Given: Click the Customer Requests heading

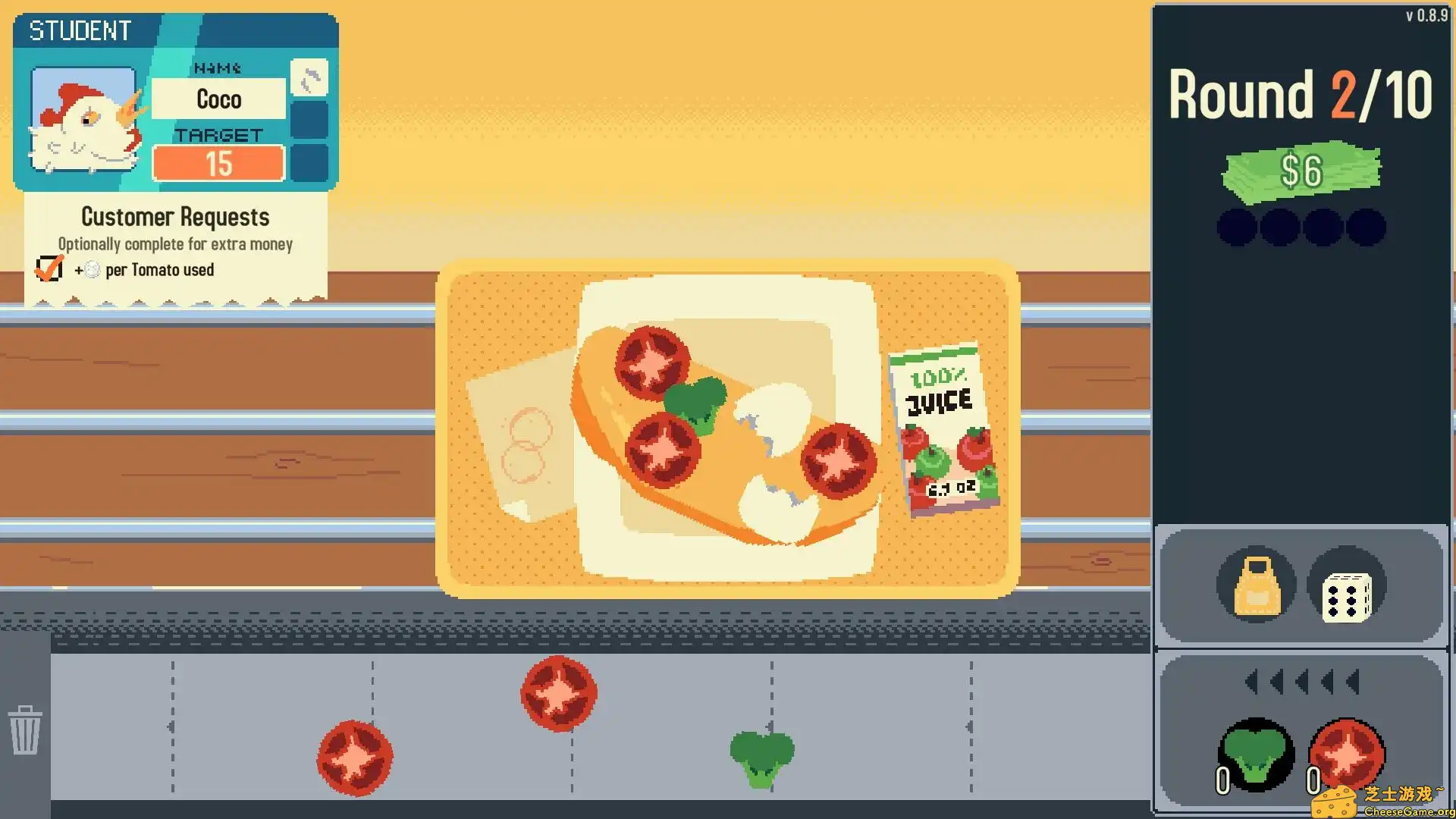Looking at the screenshot, I should click(175, 217).
